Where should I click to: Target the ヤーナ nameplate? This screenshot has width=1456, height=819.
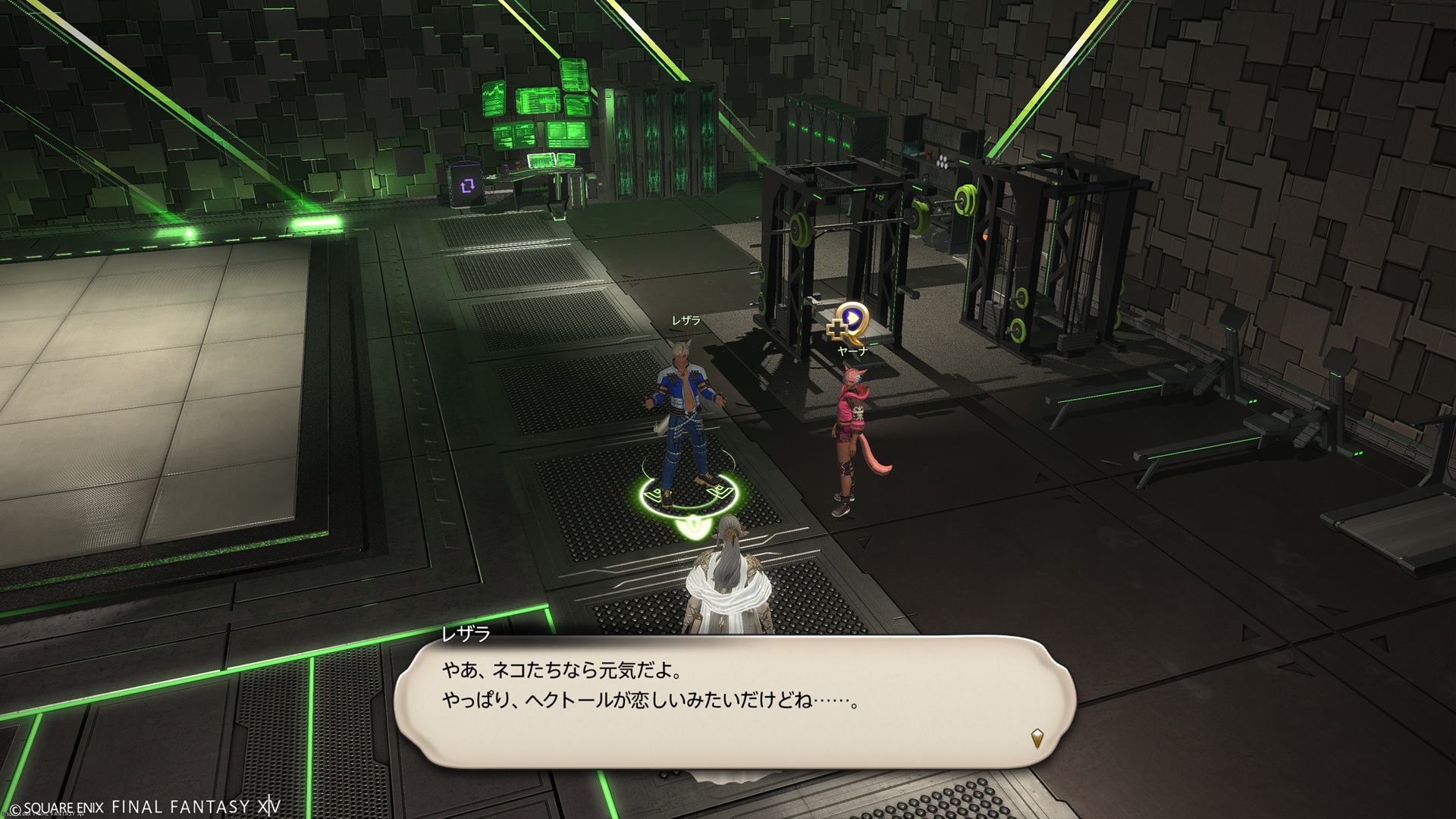(x=852, y=351)
